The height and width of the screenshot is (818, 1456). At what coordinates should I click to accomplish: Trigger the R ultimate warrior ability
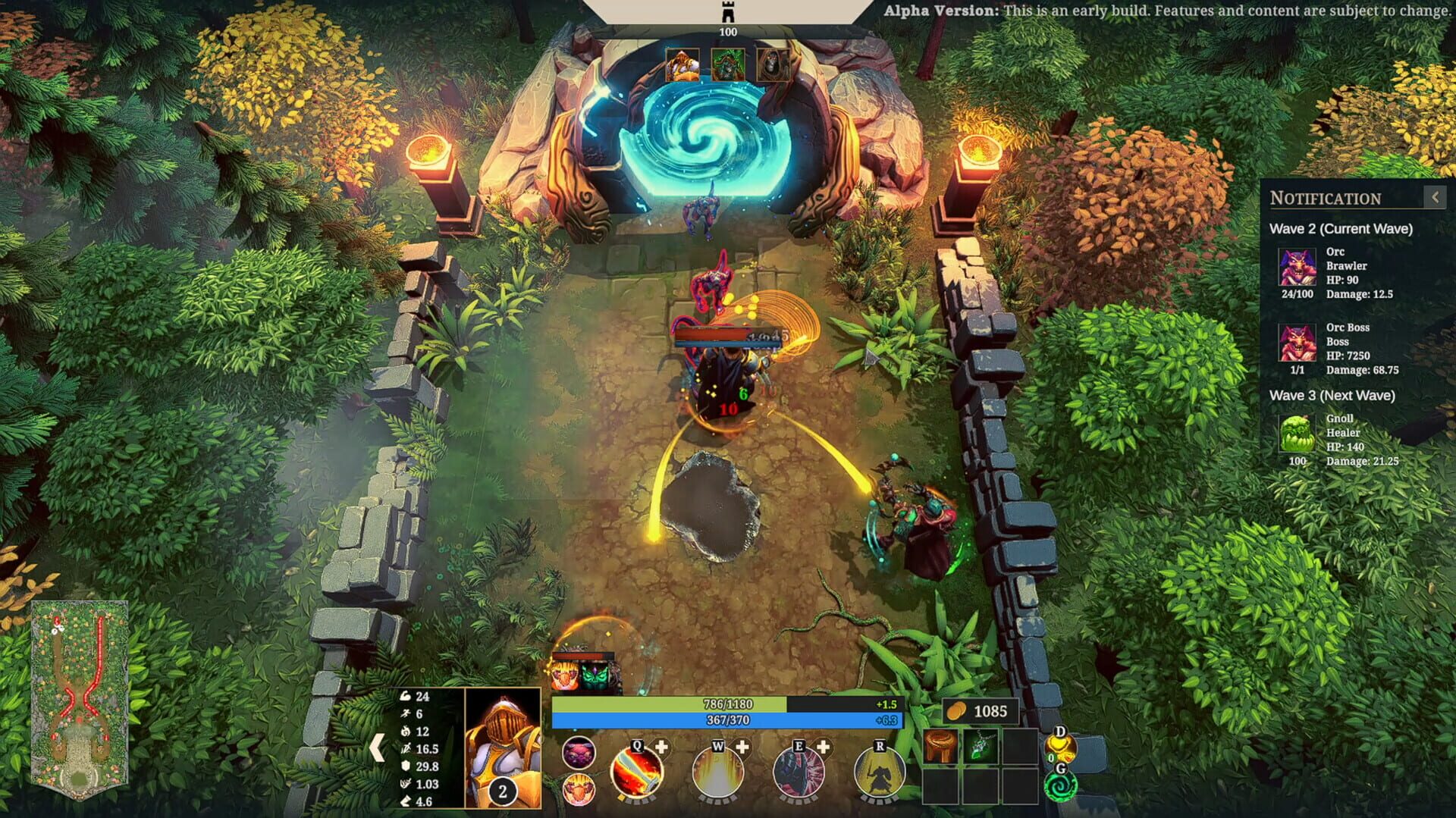881,775
